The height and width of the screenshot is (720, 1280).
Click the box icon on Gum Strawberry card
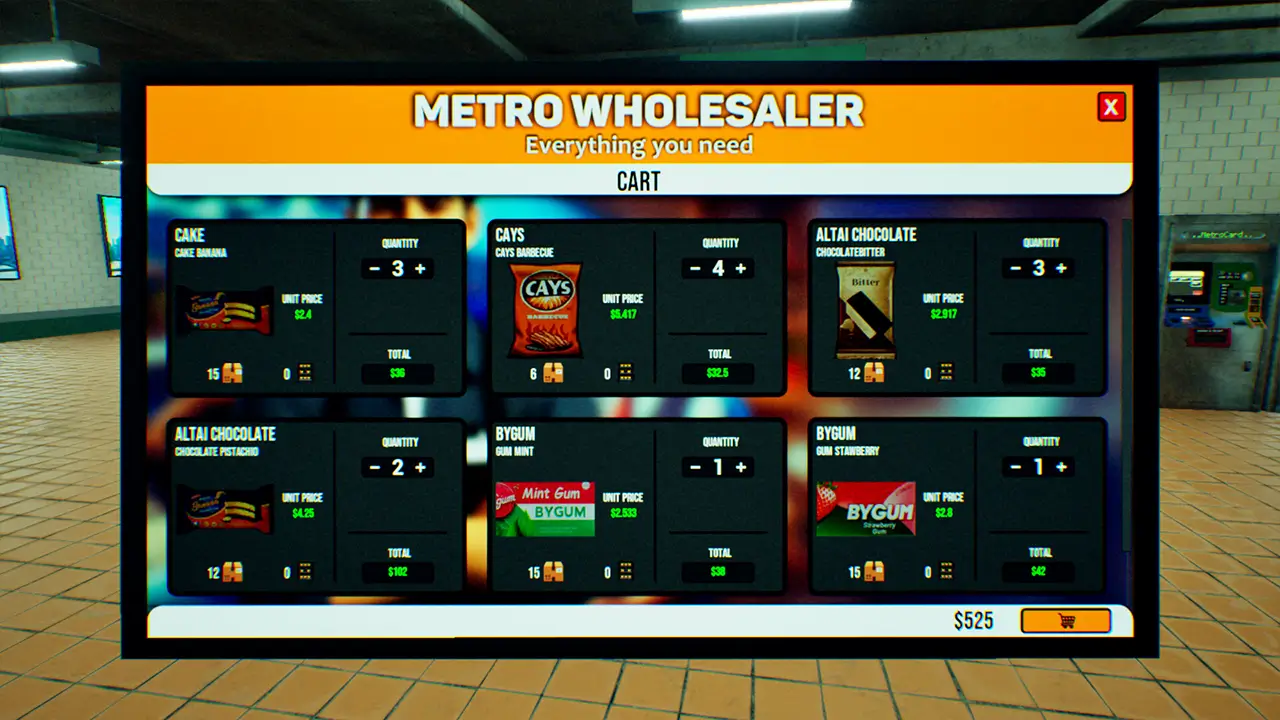tap(874, 572)
